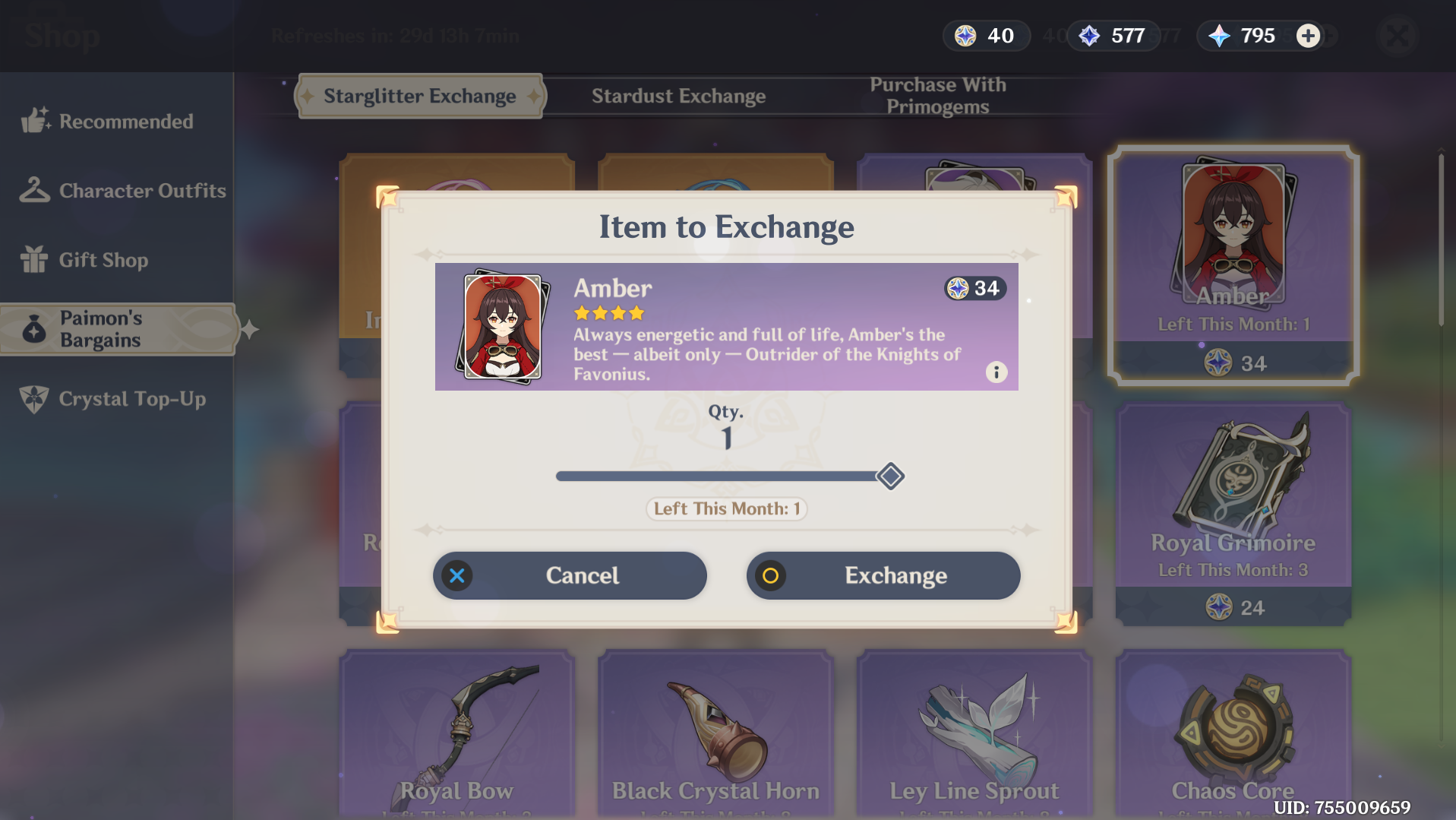Switch to the Stardust Exchange tab

pyautogui.click(x=678, y=96)
